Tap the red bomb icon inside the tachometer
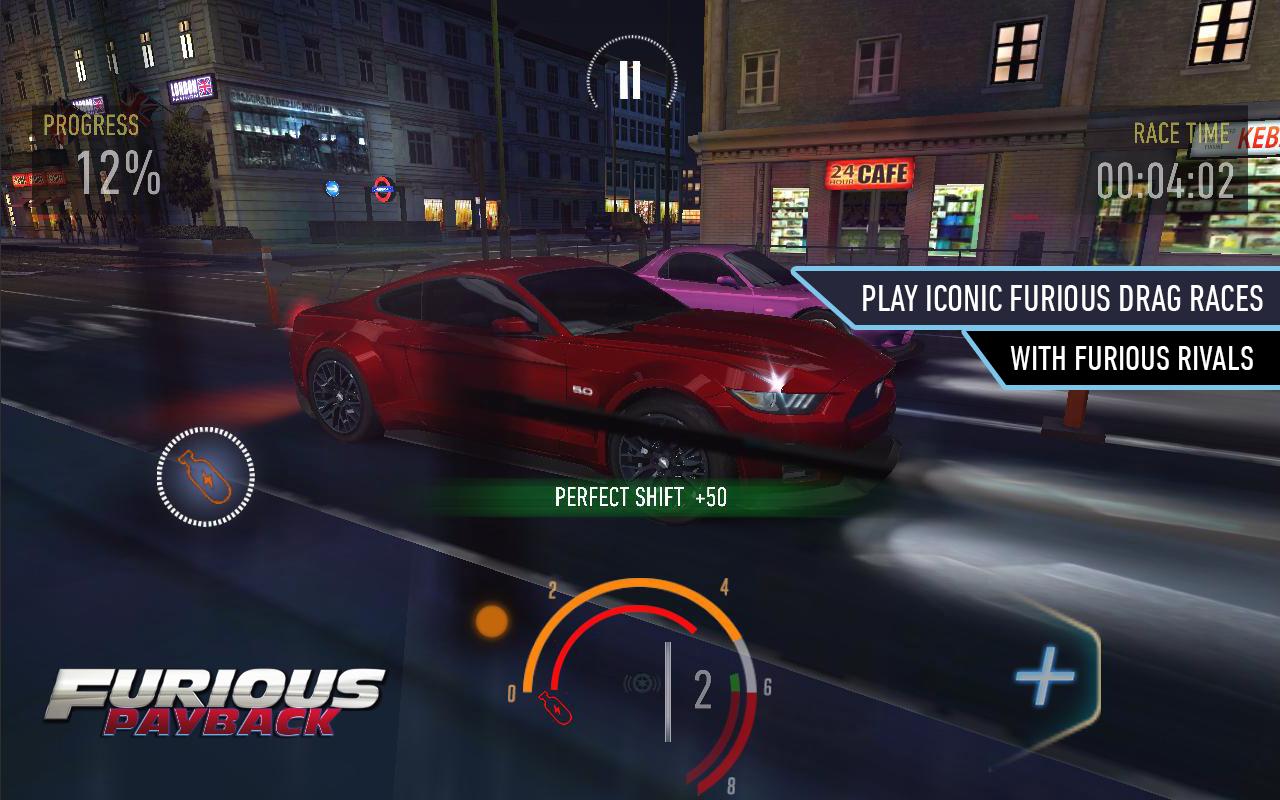The image size is (1280, 800). click(555, 708)
